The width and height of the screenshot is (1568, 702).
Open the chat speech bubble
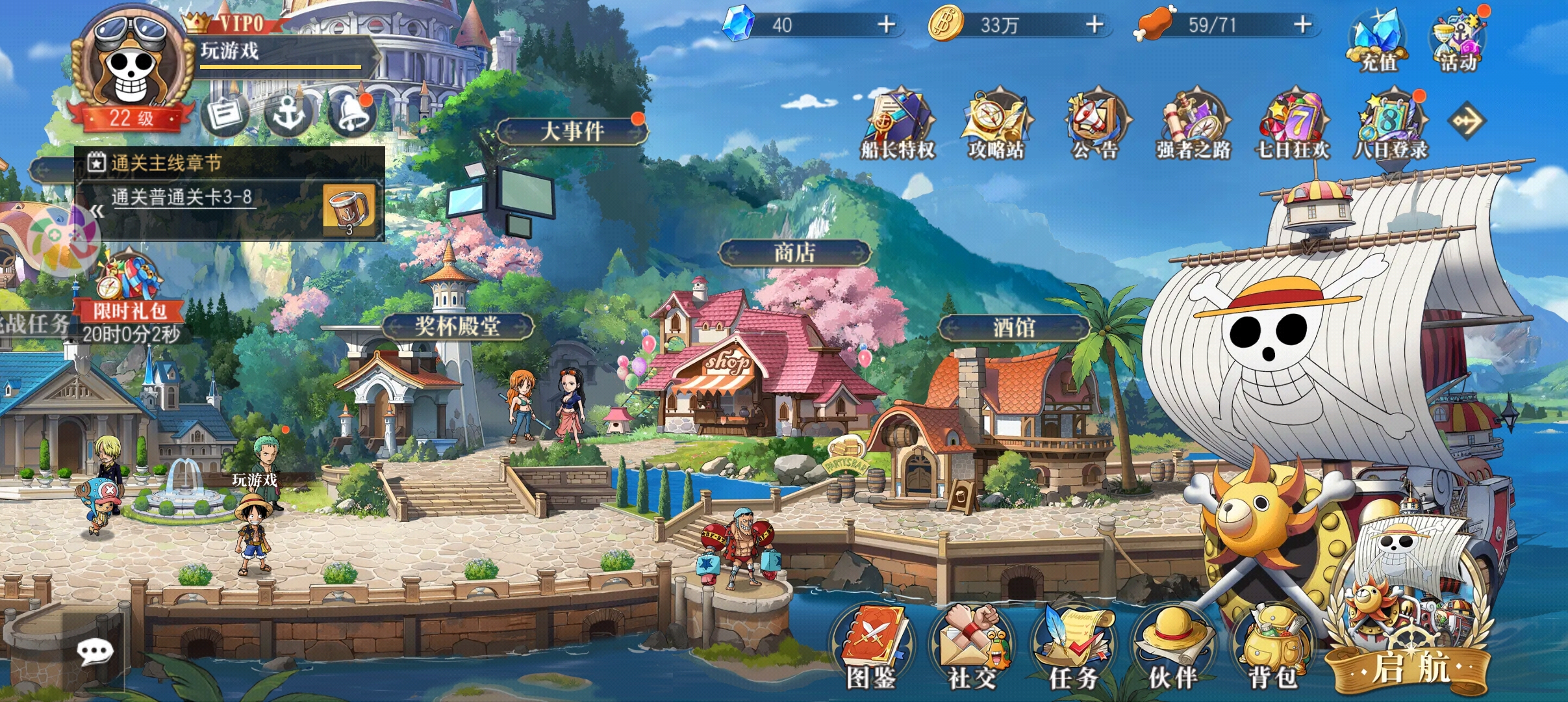pyautogui.click(x=95, y=652)
